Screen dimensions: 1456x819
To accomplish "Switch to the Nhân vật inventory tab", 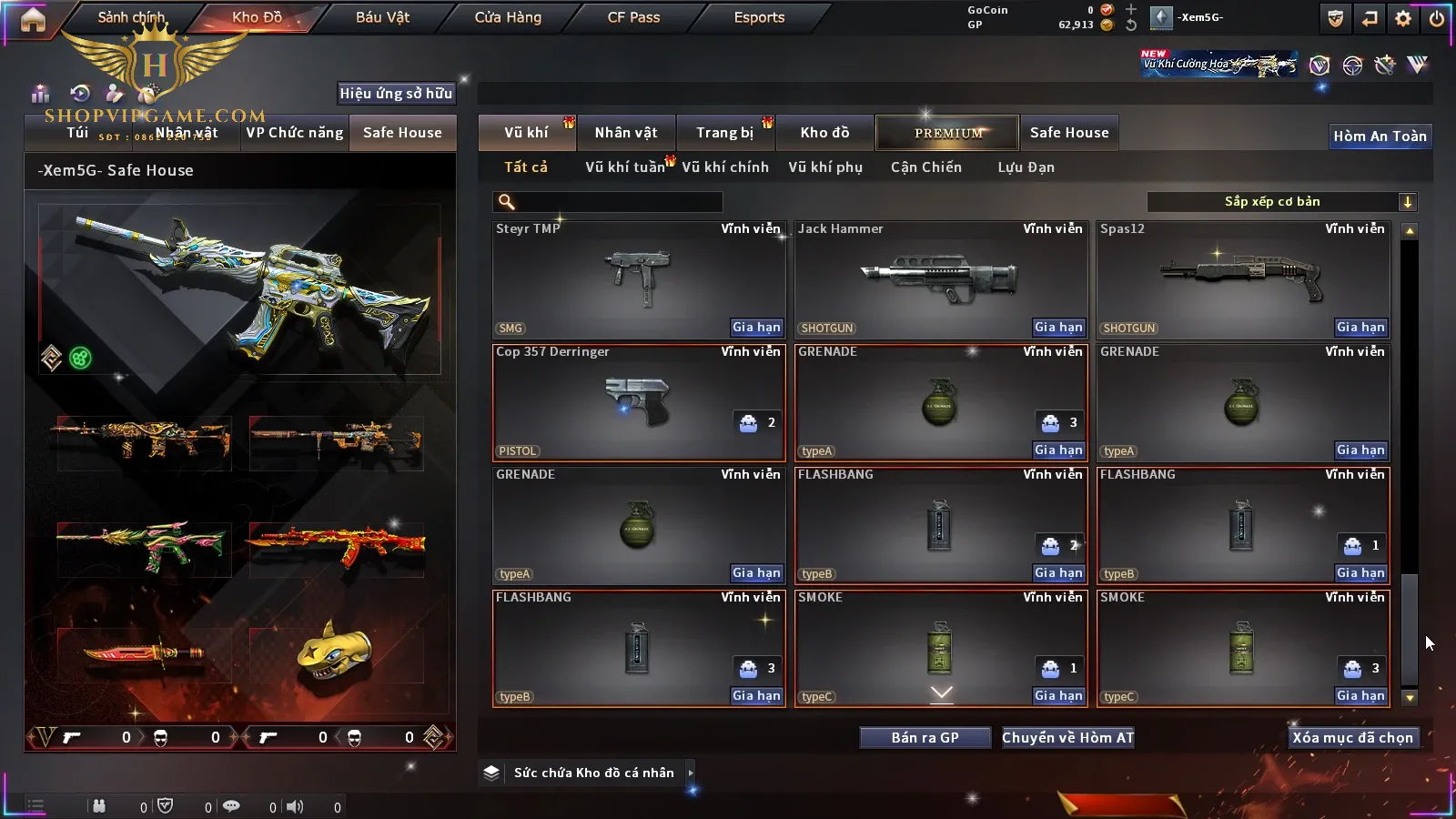I will pyautogui.click(x=625, y=133).
